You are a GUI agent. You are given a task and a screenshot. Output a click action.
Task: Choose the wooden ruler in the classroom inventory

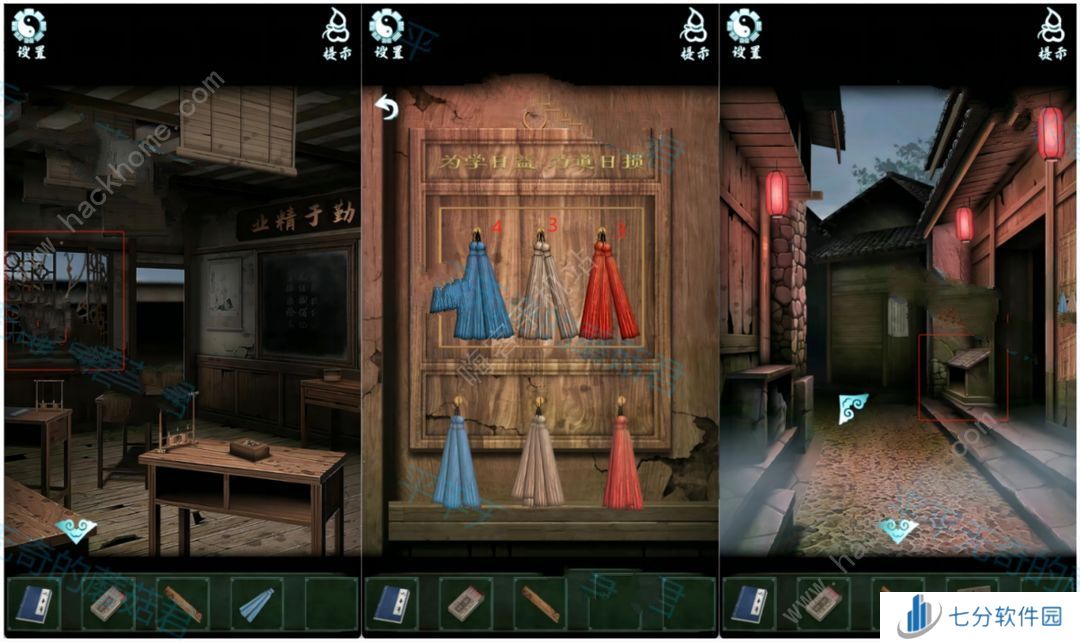point(182,603)
